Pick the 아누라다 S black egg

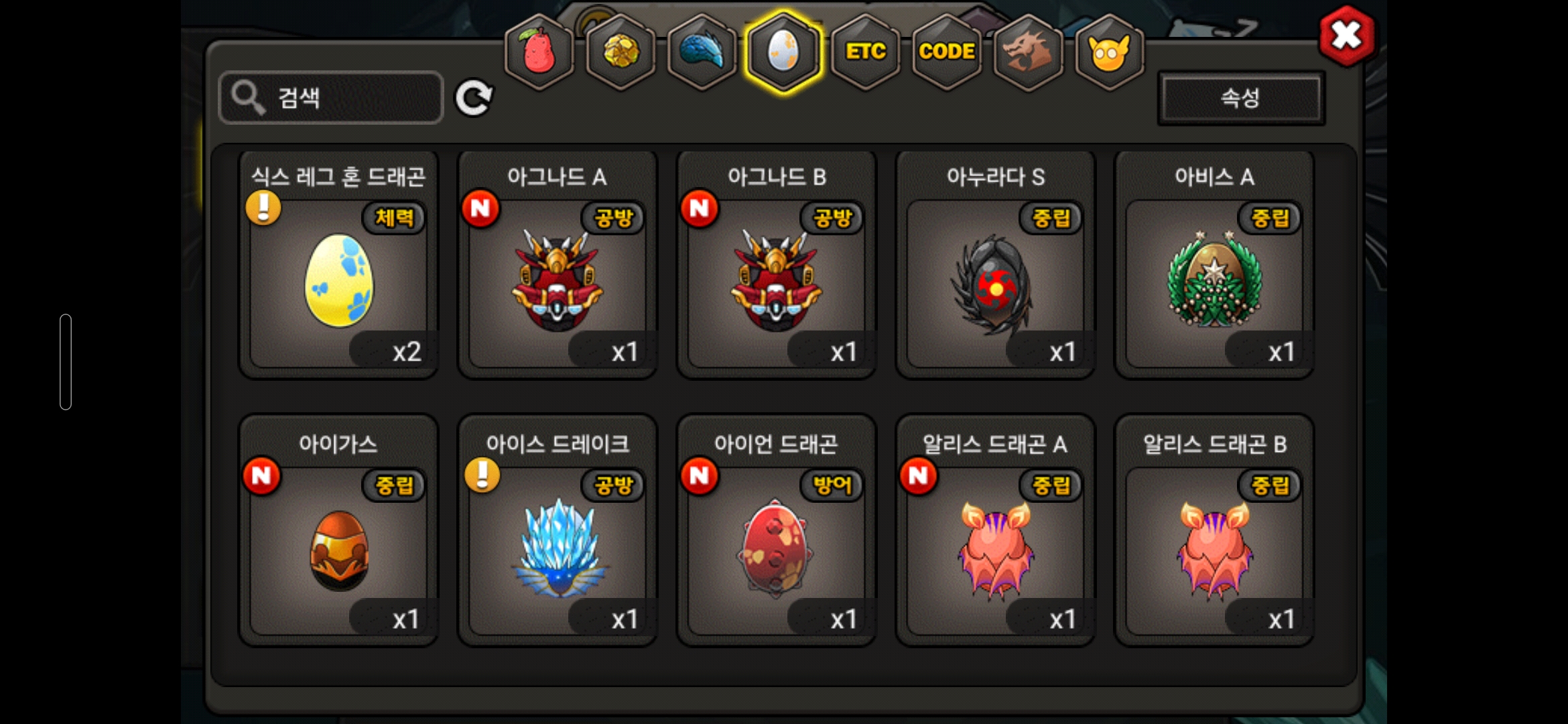tap(995, 282)
